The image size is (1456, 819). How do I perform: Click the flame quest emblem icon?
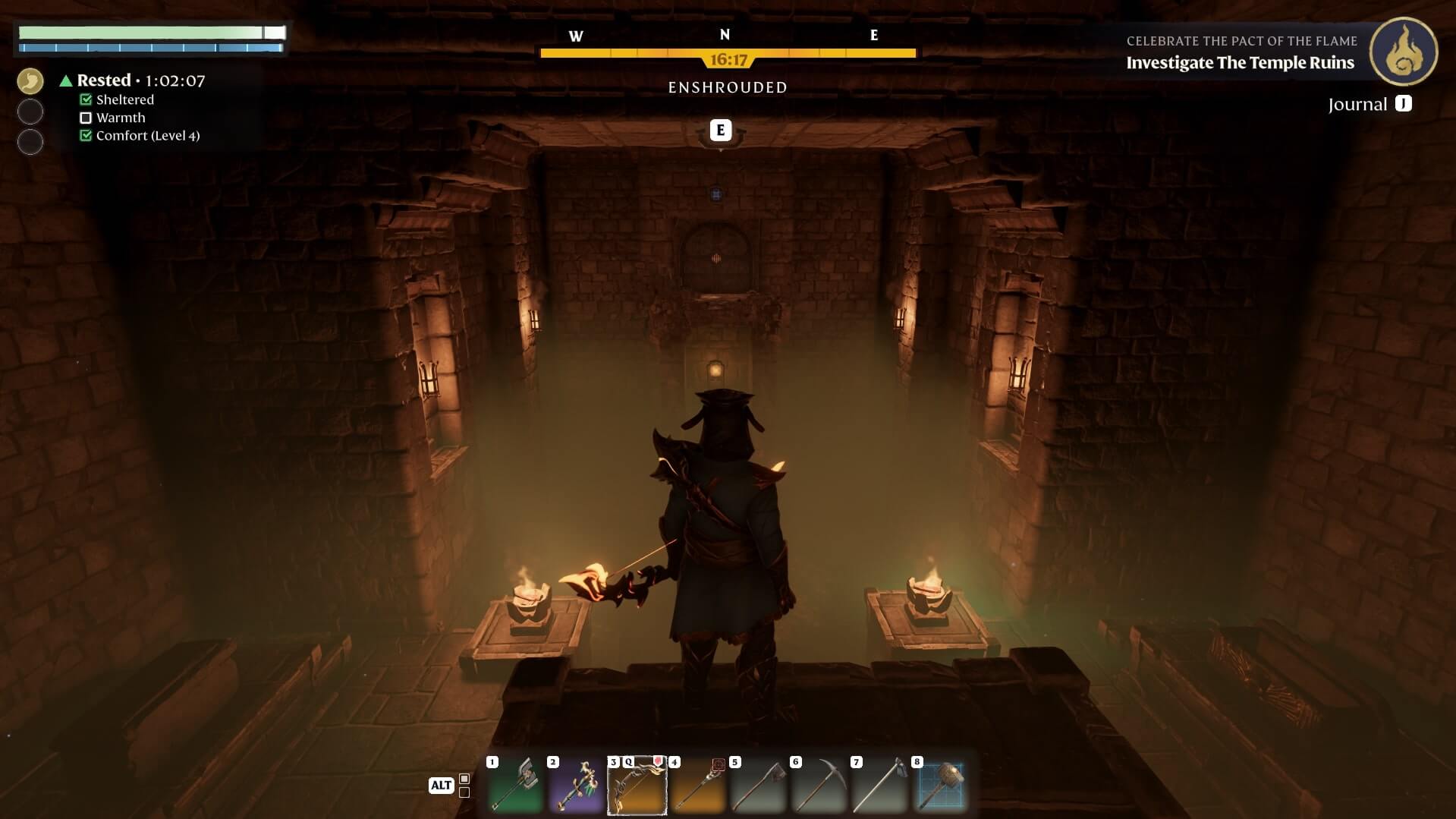point(1403,52)
